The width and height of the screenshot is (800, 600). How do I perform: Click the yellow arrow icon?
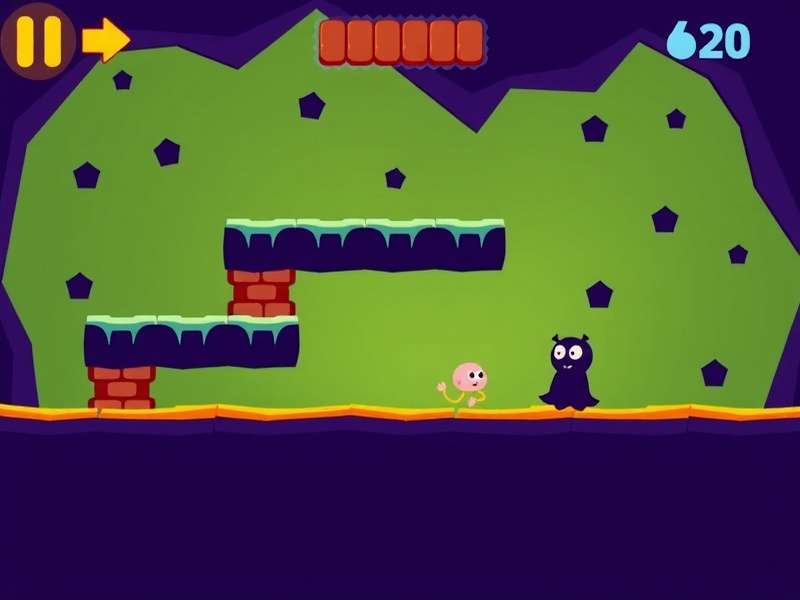coord(105,40)
